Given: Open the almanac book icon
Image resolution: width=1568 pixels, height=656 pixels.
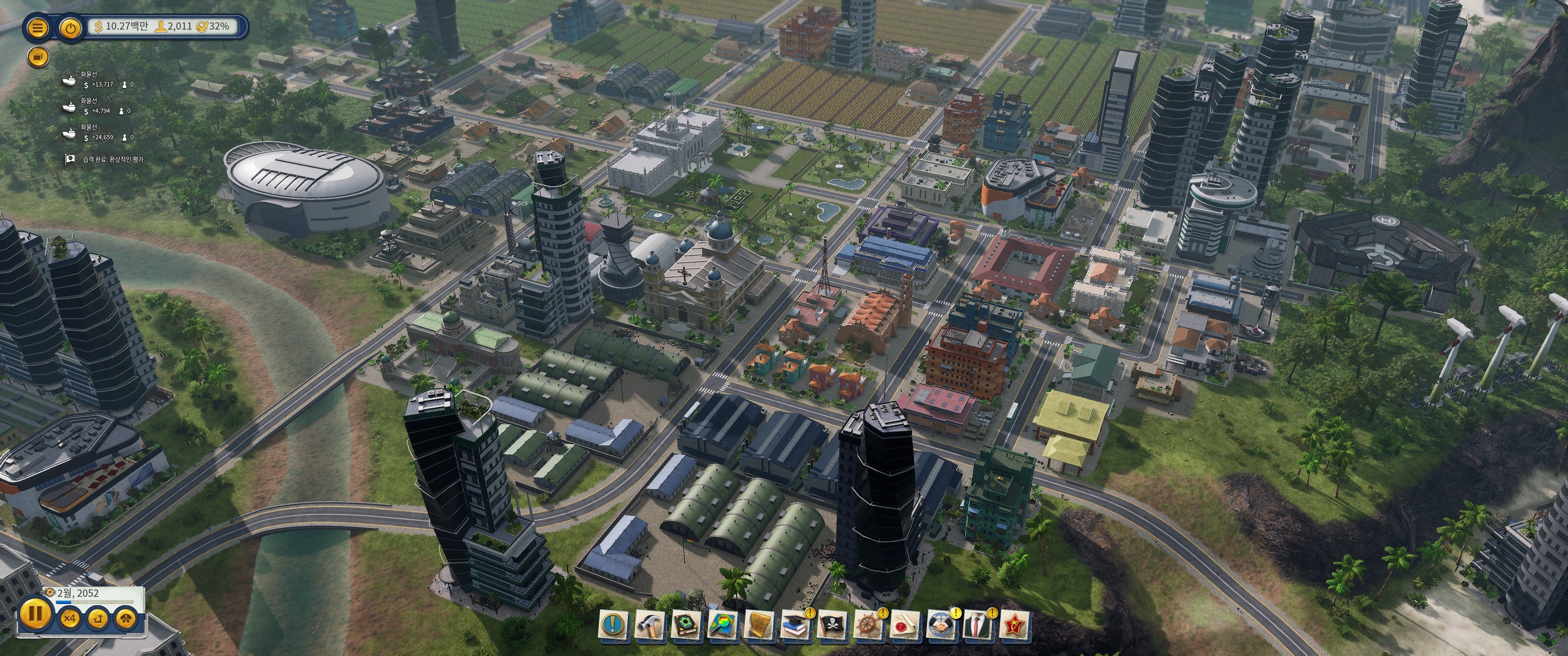Looking at the screenshot, I should [x=686, y=625].
